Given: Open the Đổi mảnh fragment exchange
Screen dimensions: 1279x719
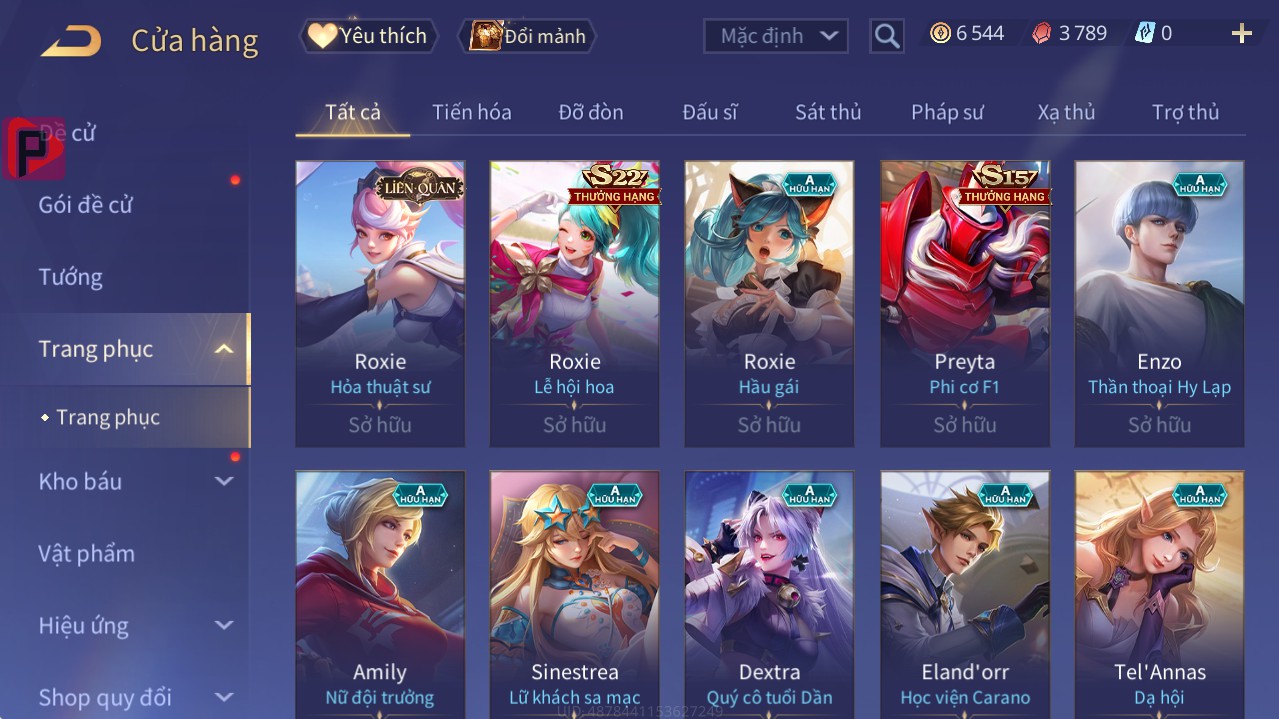Looking at the screenshot, I should (527, 36).
